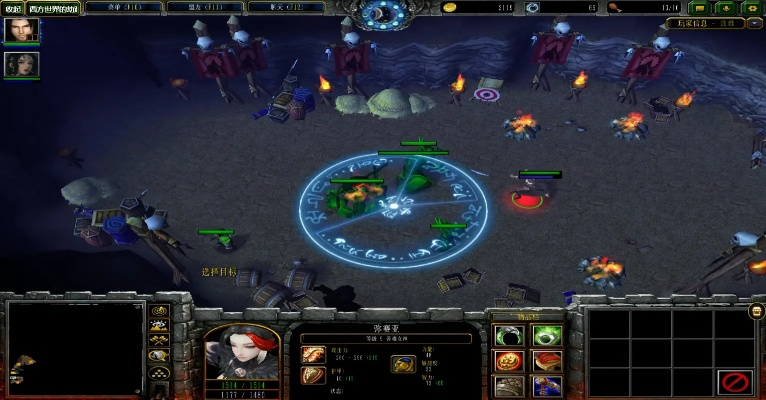Select the dark-haired second hero portrait

click(x=20, y=64)
